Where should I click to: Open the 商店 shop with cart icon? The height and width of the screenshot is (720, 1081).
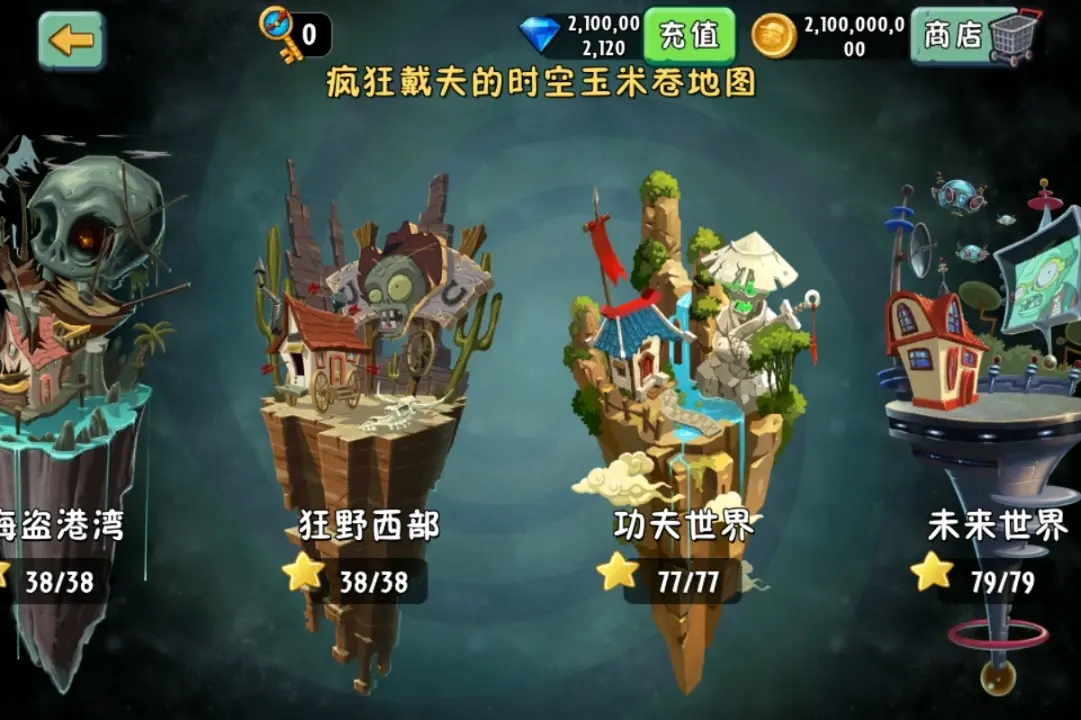tap(975, 36)
